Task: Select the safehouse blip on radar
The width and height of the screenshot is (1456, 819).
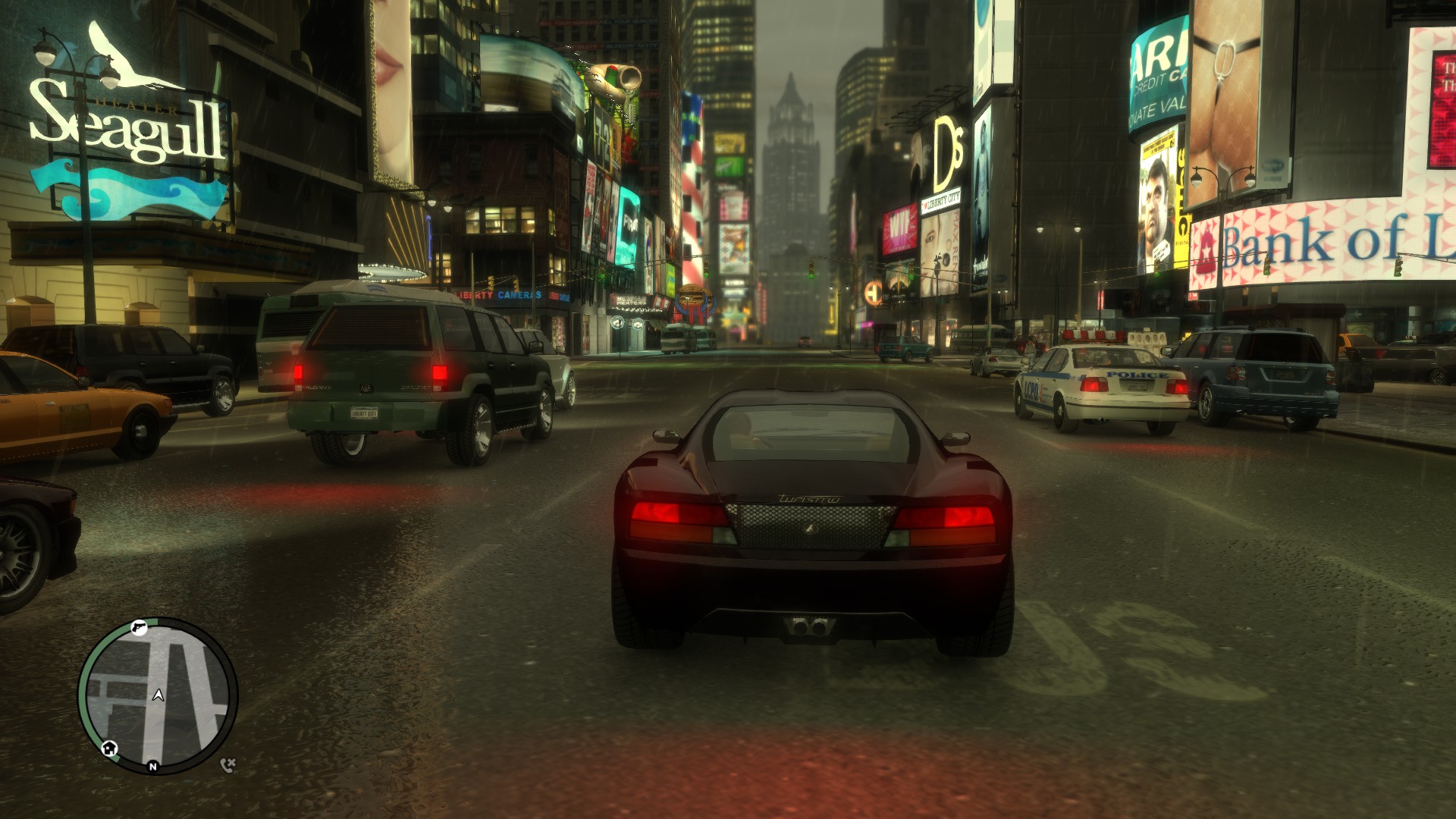Action: click(x=109, y=748)
